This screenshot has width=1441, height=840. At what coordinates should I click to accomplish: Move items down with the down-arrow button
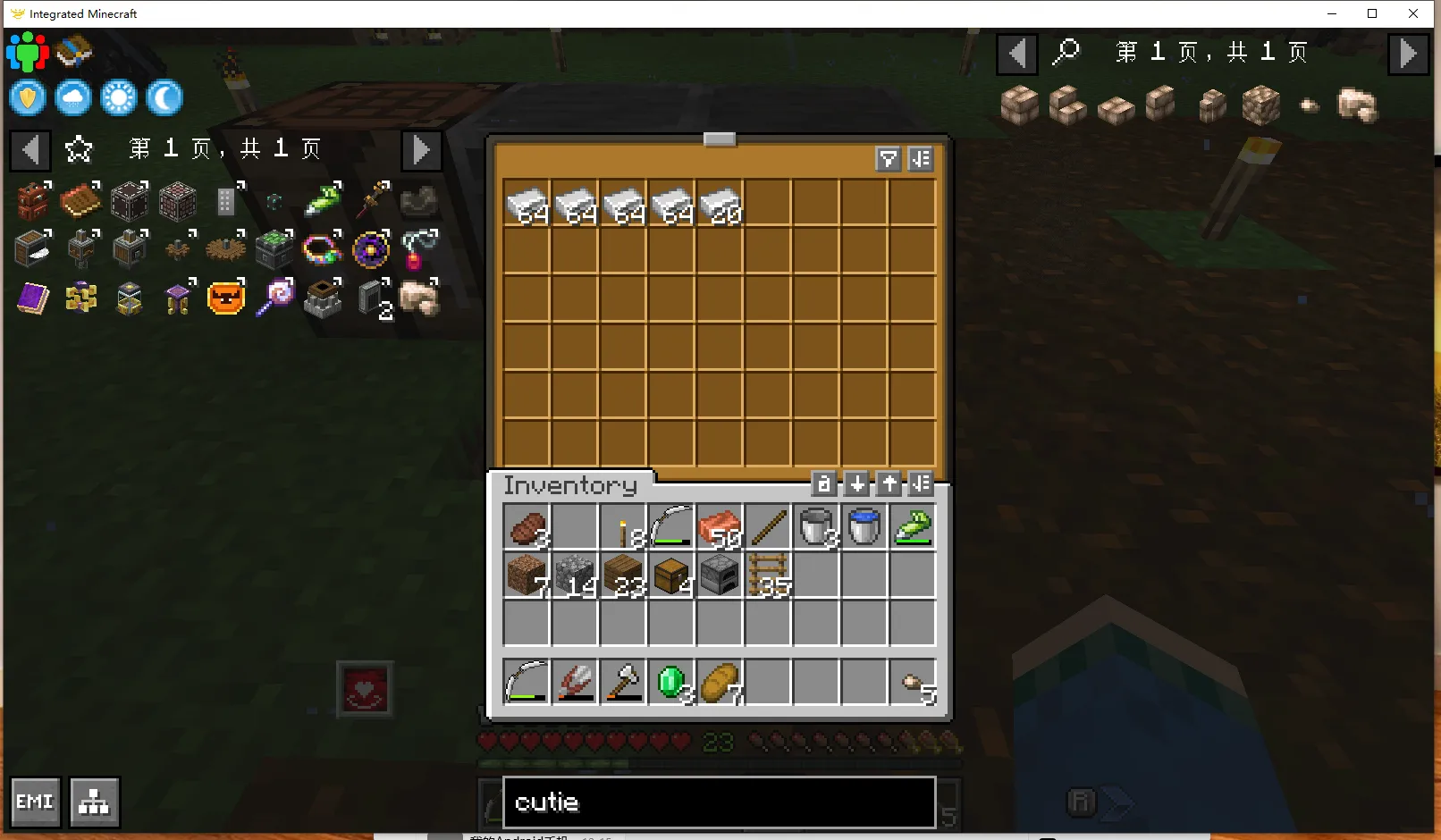(x=856, y=484)
